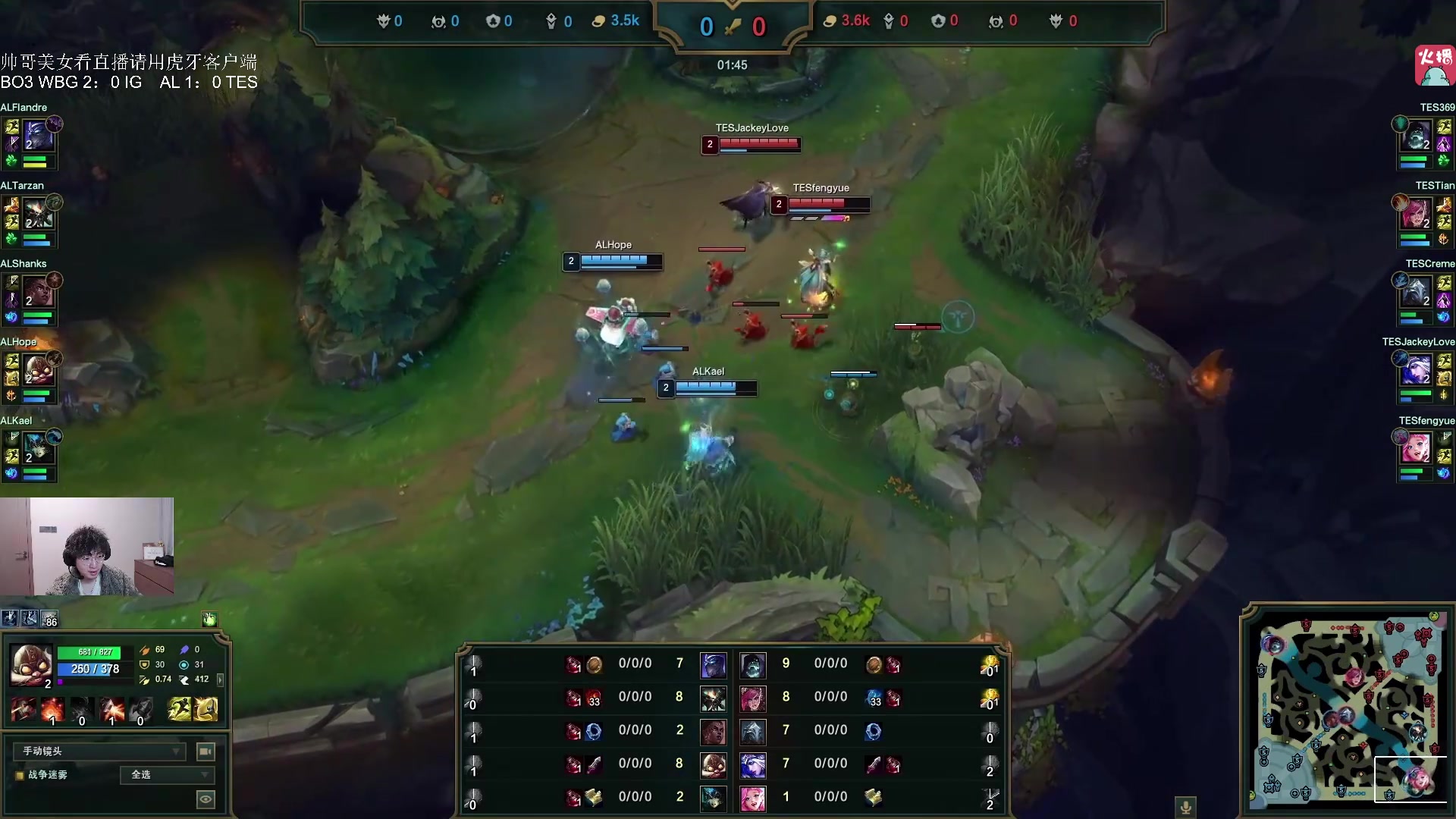
Task: Select ALFlandre's portrait in the left sidebar
Action: pyautogui.click(x=36, y=136)
